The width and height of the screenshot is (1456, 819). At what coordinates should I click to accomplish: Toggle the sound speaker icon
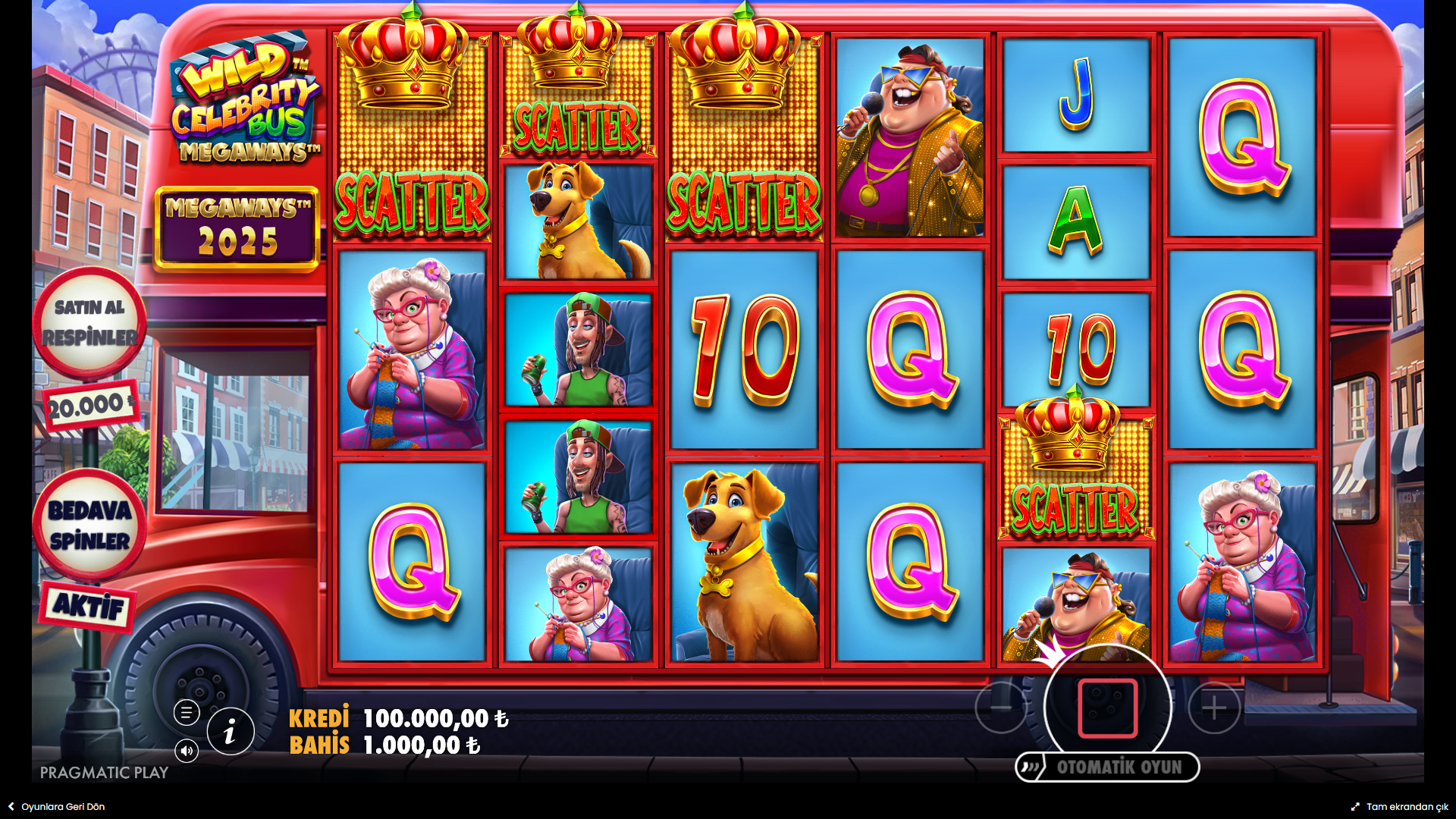pos(187,751)
